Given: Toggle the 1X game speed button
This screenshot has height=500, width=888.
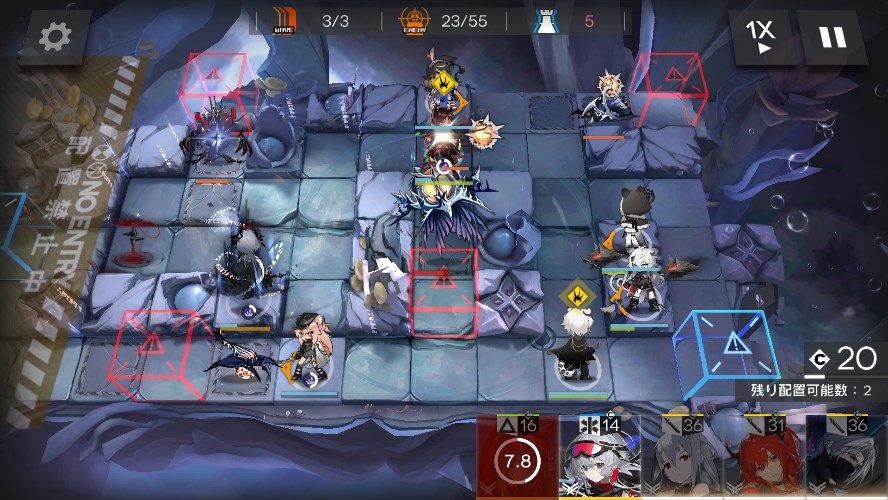Looking at the screenshot, I should (x=762, y=37).
